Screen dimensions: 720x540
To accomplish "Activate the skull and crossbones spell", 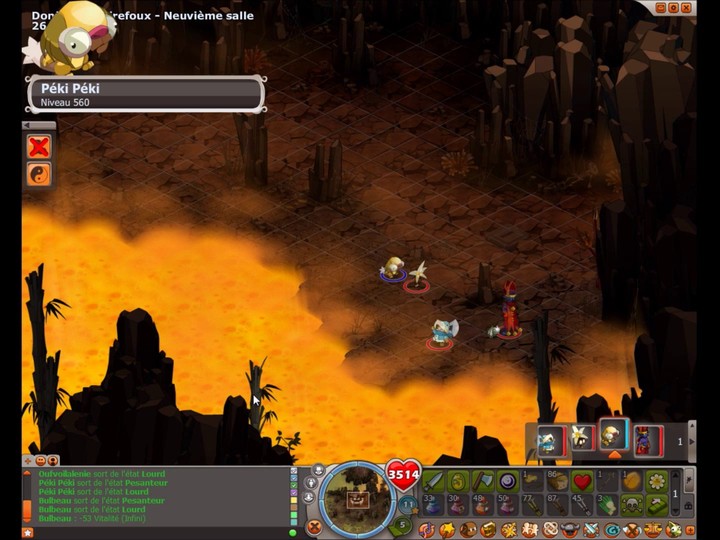I will coord(632,505).
